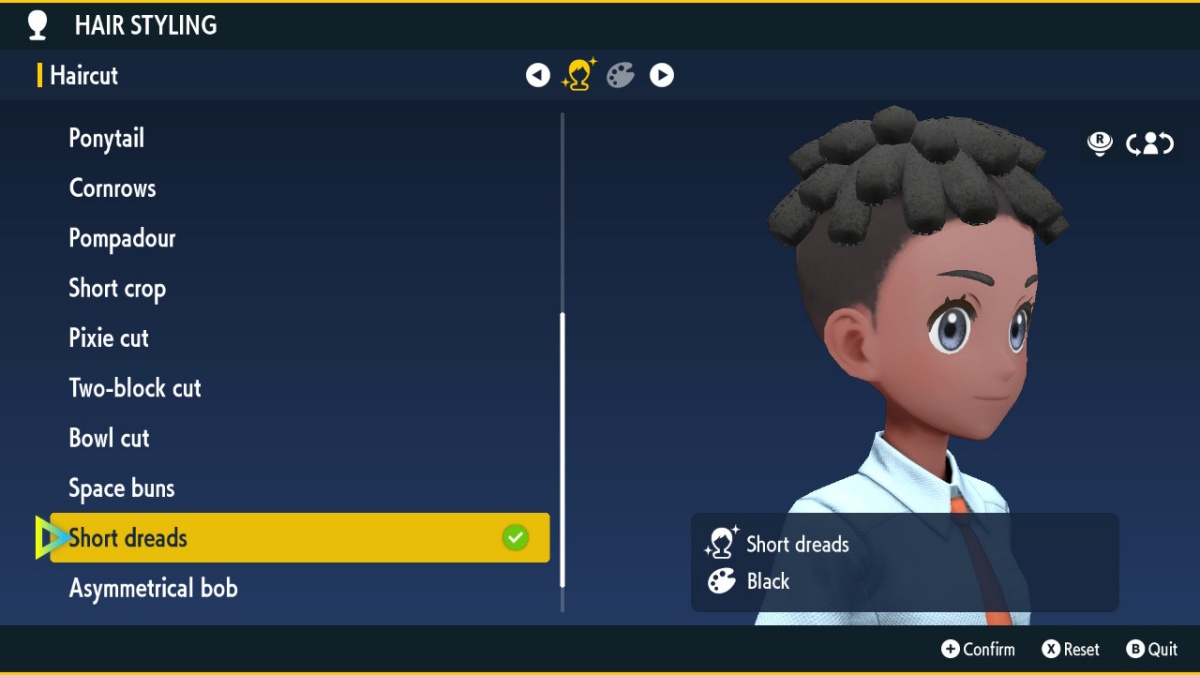Pick the Pompadour haircut
The image size is (1200, 675).
(x=122, y=238)
